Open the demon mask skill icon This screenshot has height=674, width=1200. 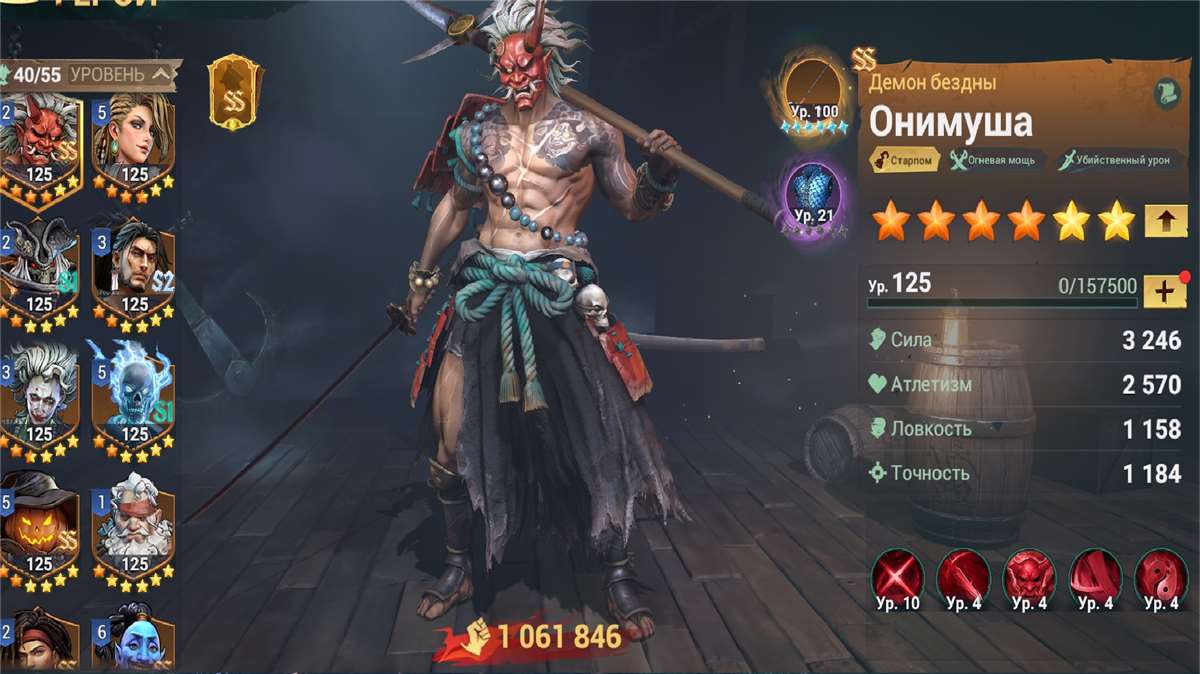[x=1029, y=579]
